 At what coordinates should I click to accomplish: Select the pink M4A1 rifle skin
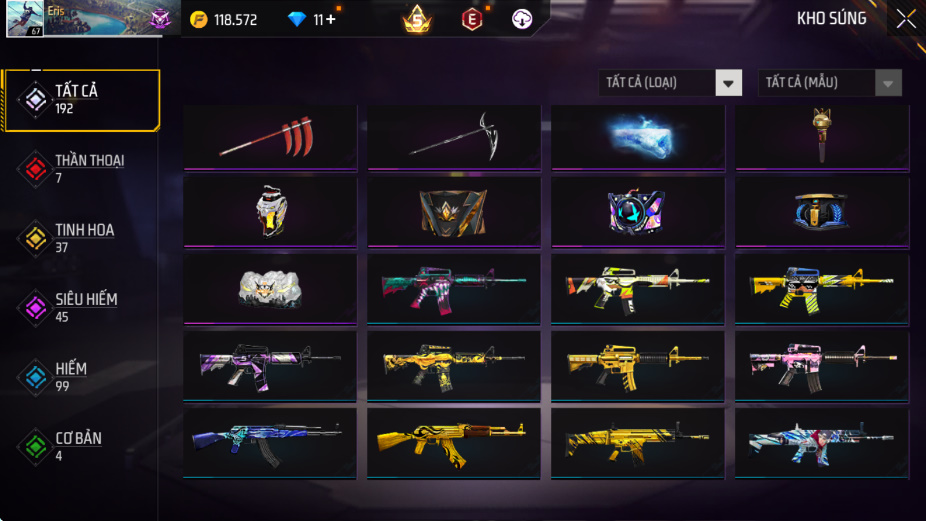click(822, 365)
